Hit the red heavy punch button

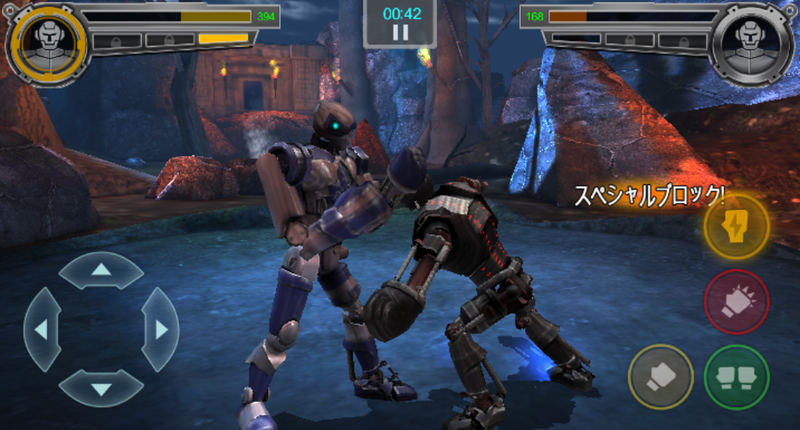point(736,301)
